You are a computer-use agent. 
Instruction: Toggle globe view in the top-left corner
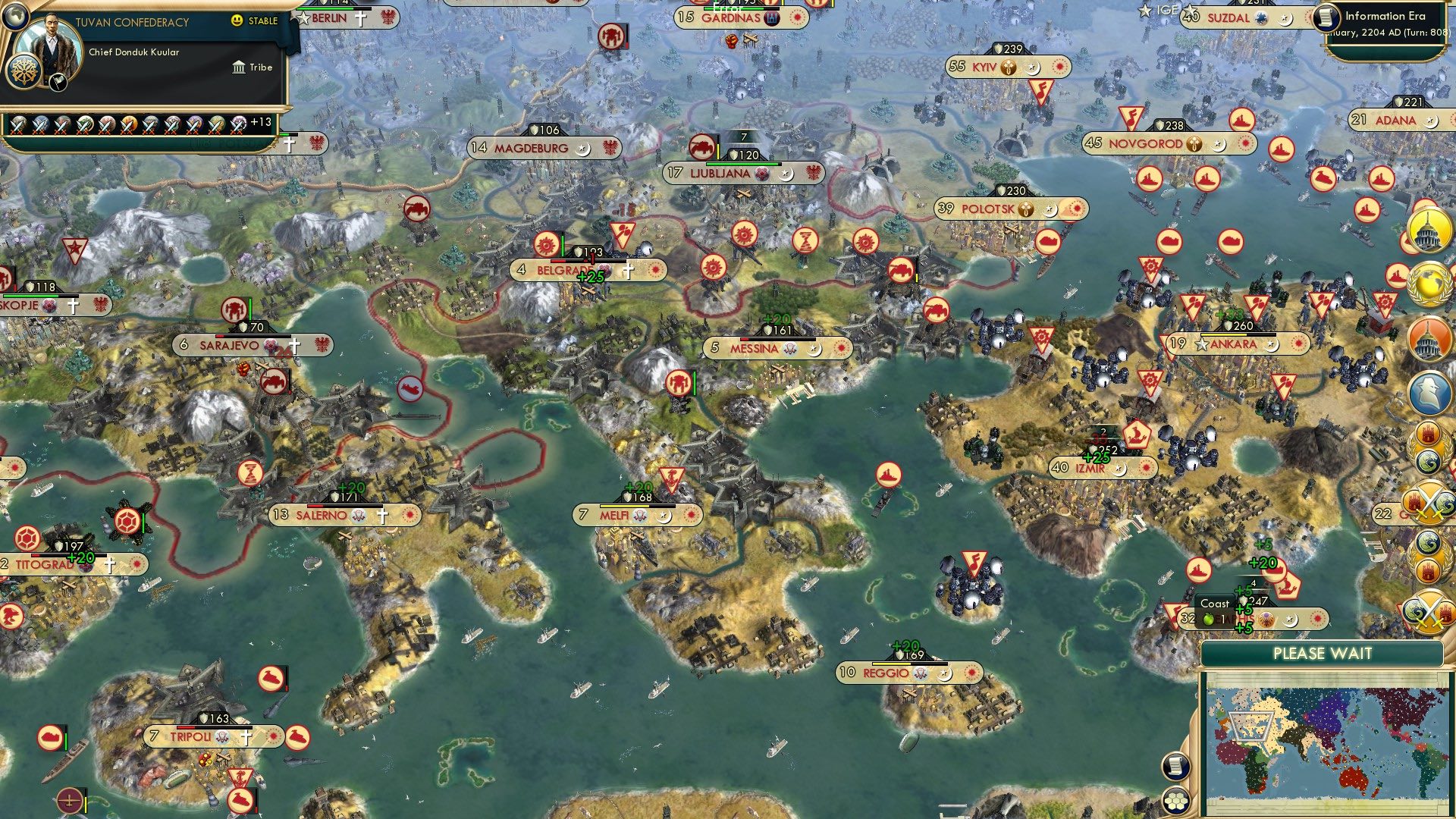(x=16, y=17)
